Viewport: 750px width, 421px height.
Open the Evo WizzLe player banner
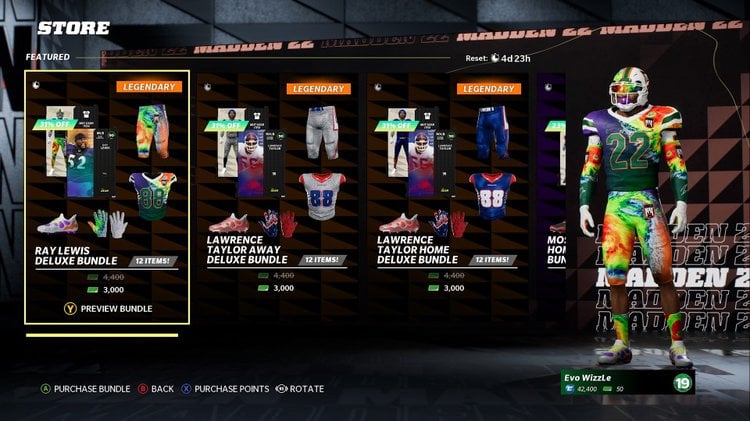pos(626,382)
